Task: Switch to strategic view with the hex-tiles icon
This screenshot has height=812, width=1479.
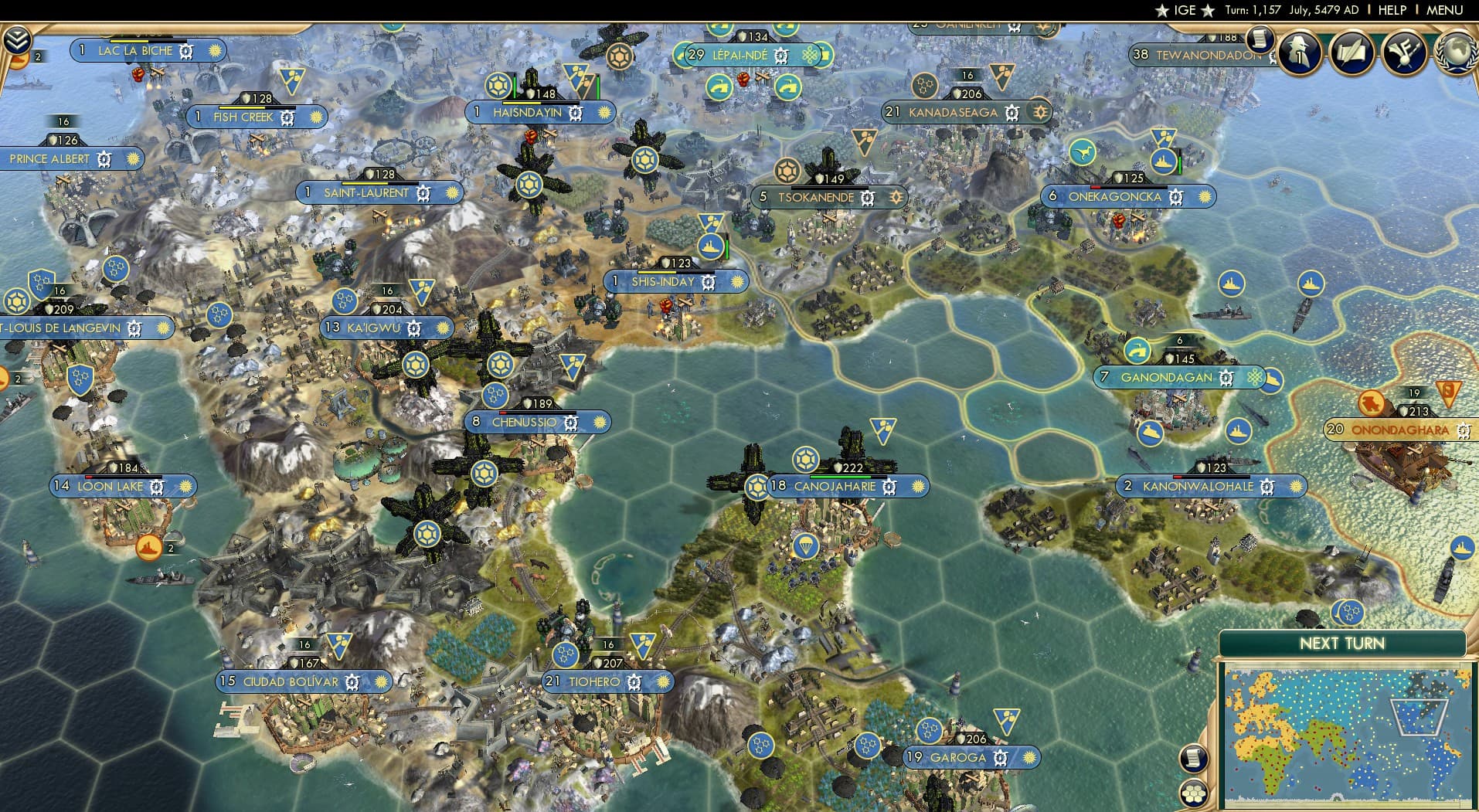Action: pyautogui.click(x=1195, y=794)
